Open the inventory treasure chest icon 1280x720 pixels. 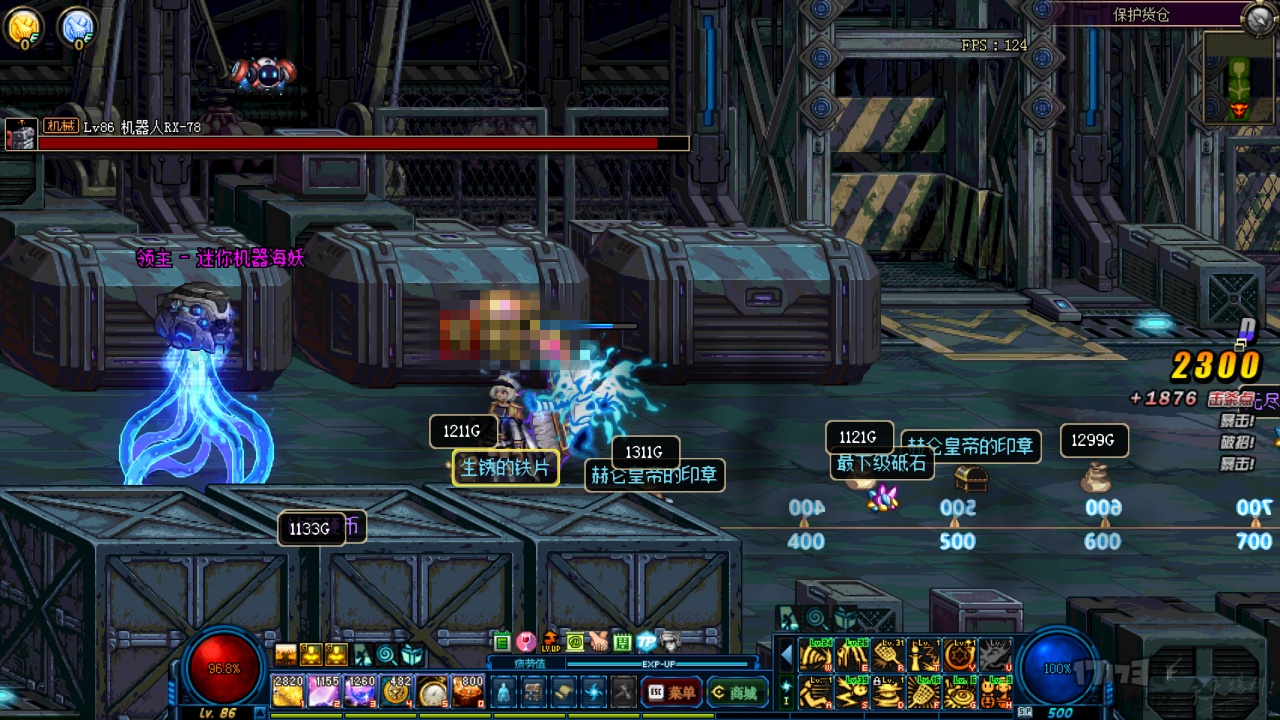pos(534,691)
